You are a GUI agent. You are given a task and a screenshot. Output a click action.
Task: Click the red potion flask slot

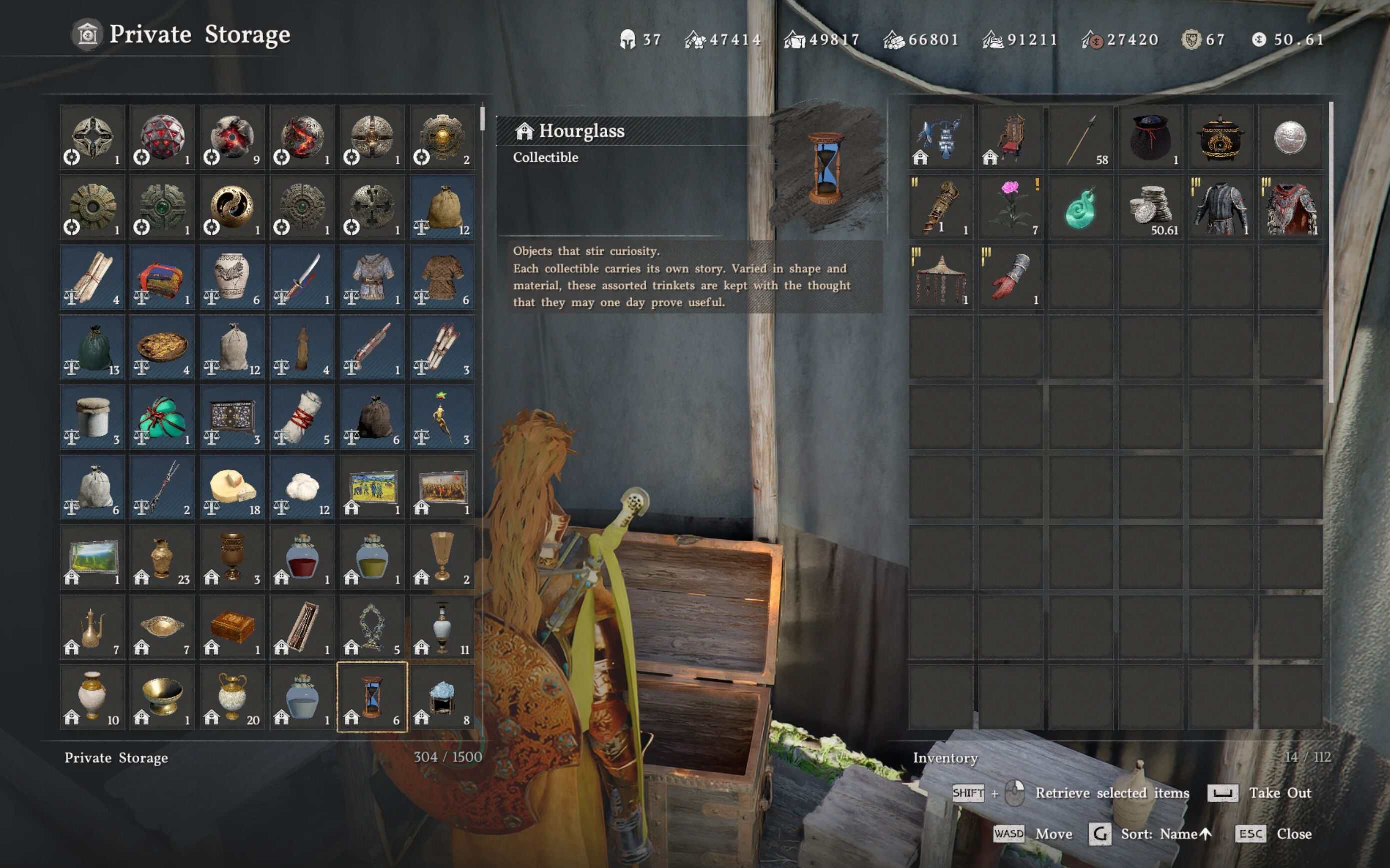[302, 557]
